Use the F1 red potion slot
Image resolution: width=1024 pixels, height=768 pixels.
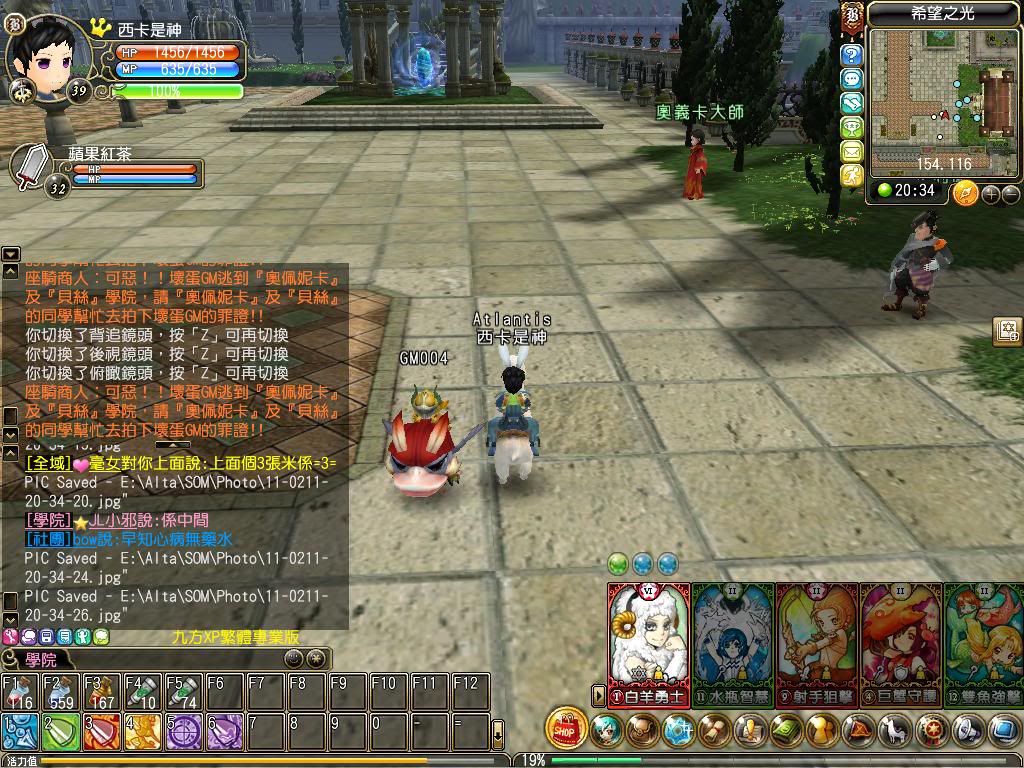point(20,692)
